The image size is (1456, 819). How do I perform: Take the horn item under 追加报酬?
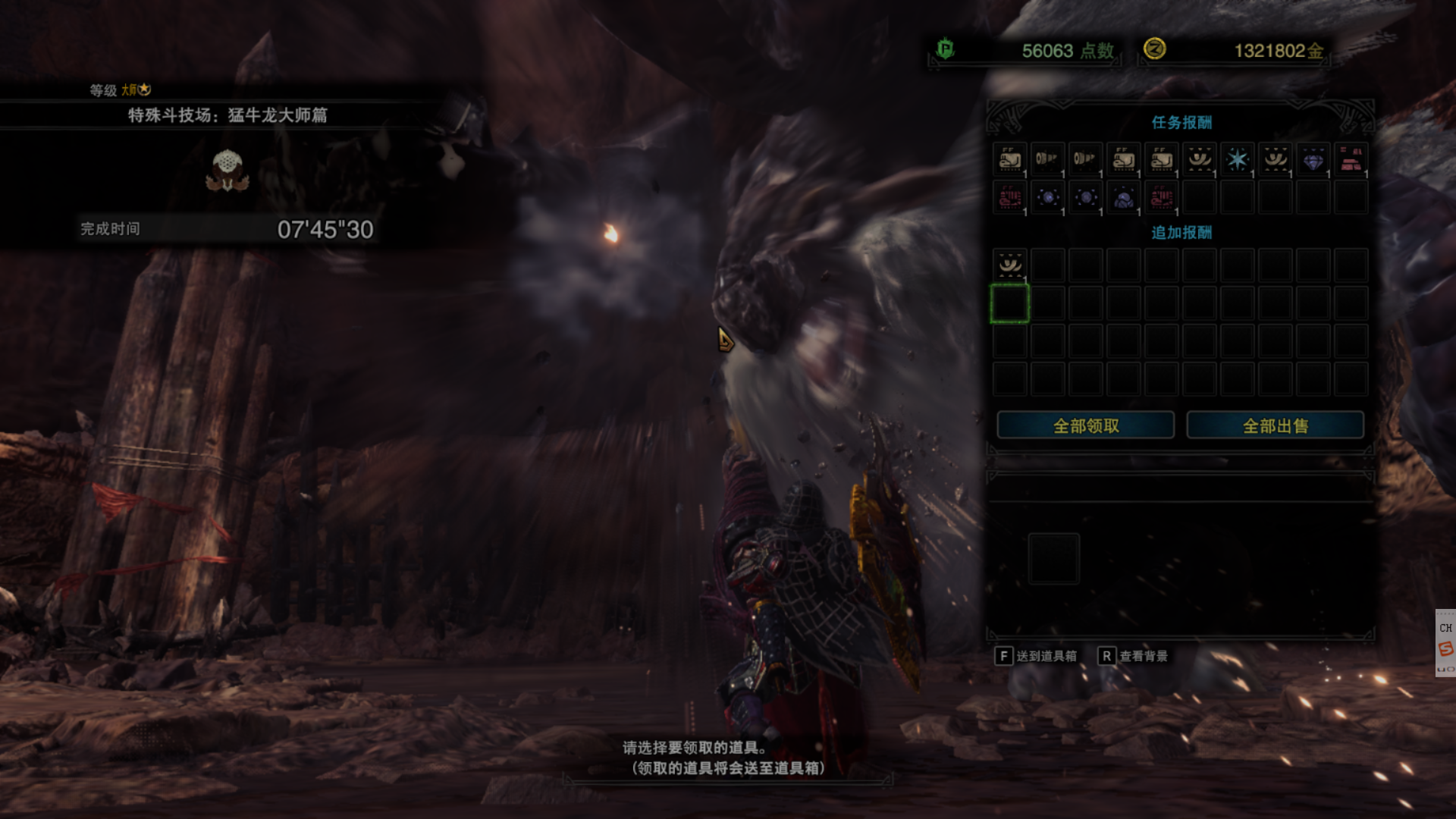click(x=1009, y=265)
